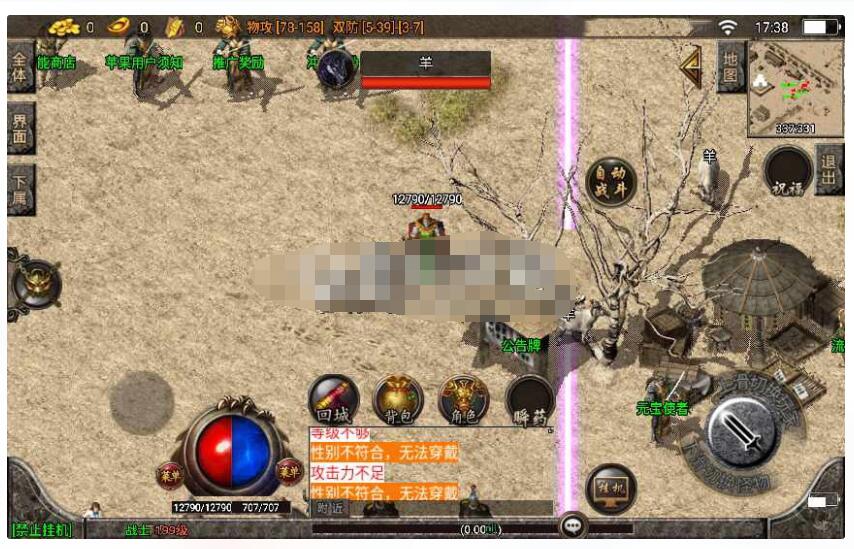
Task: Attack with the sword button
Action: click(x=744, y=432)
